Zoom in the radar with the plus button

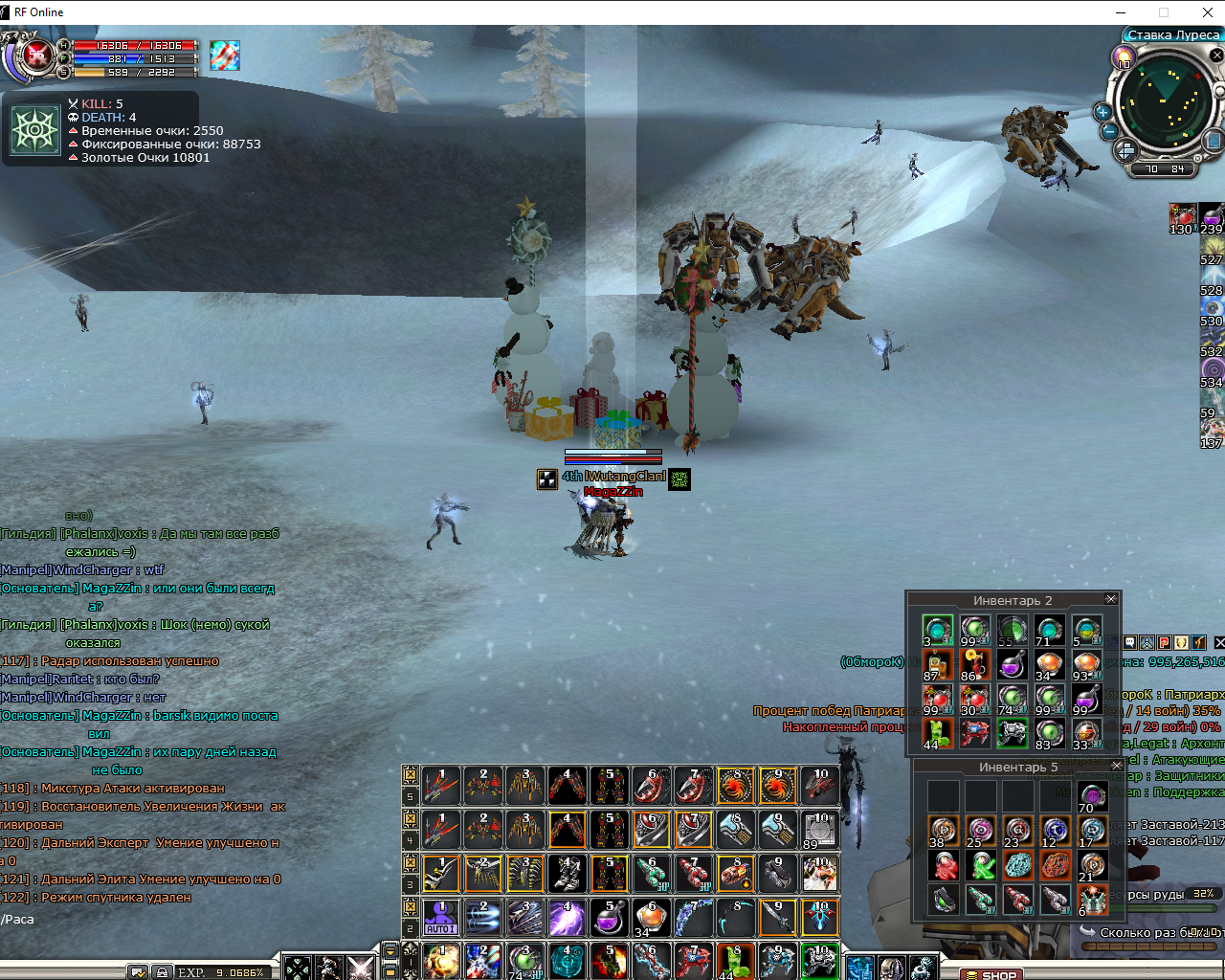(1102, 112)
